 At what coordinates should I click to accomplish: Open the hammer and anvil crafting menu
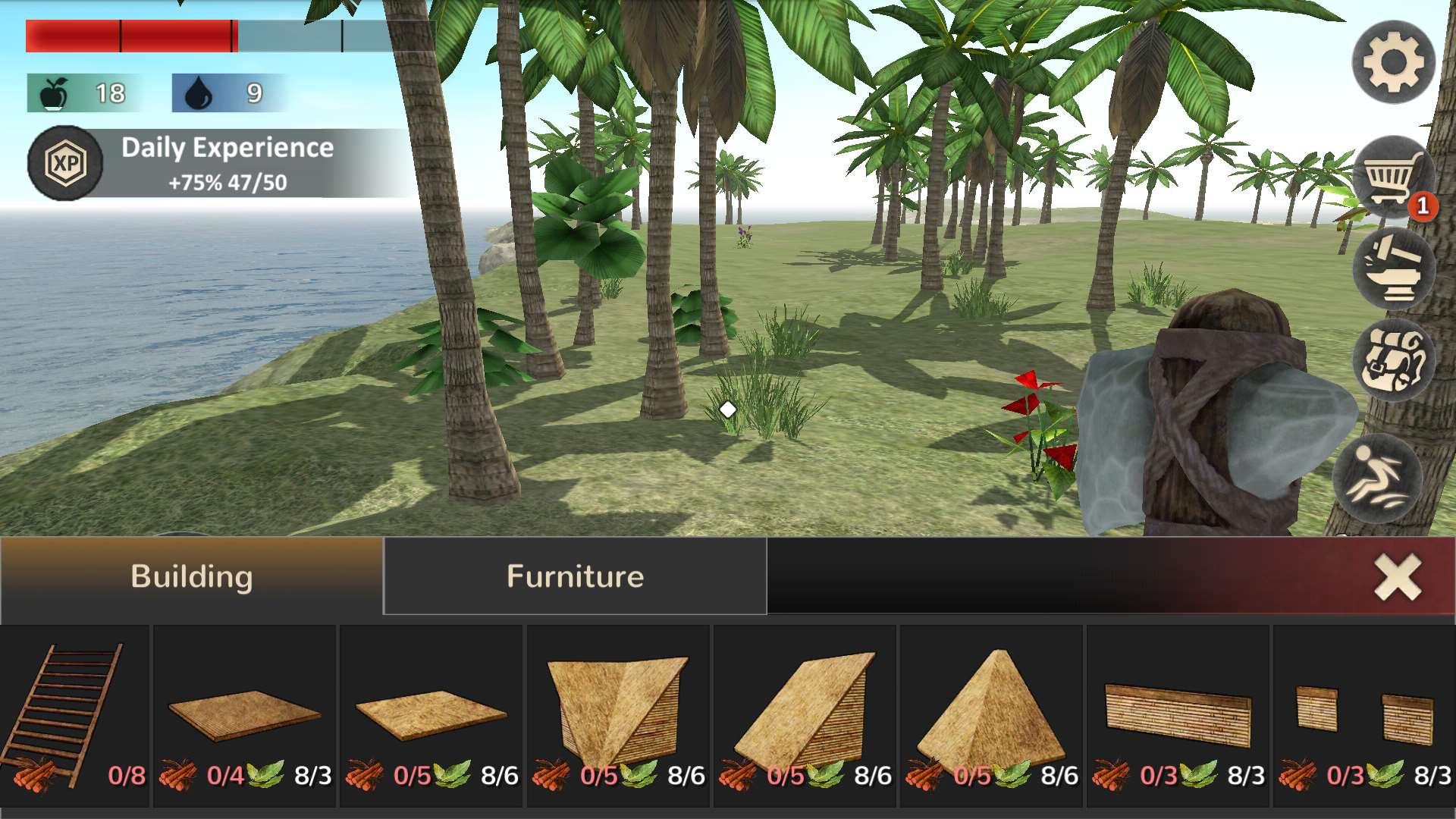tap(1393, 270)
